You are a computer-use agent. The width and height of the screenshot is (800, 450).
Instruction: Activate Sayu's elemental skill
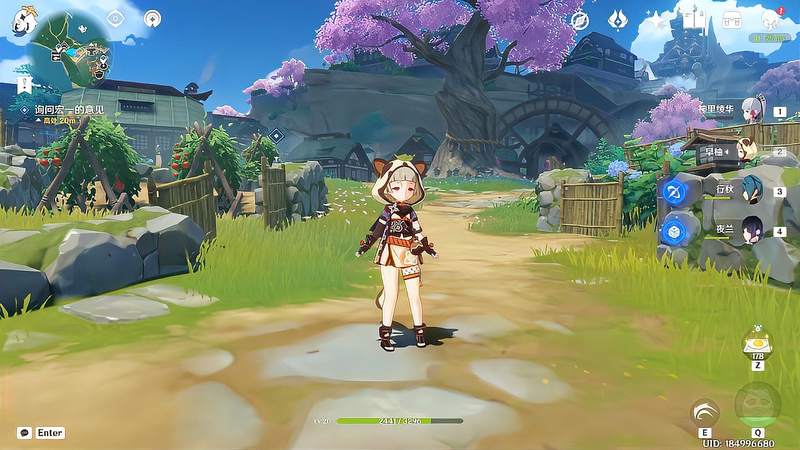pyautogui.click(x=704, y=412)
